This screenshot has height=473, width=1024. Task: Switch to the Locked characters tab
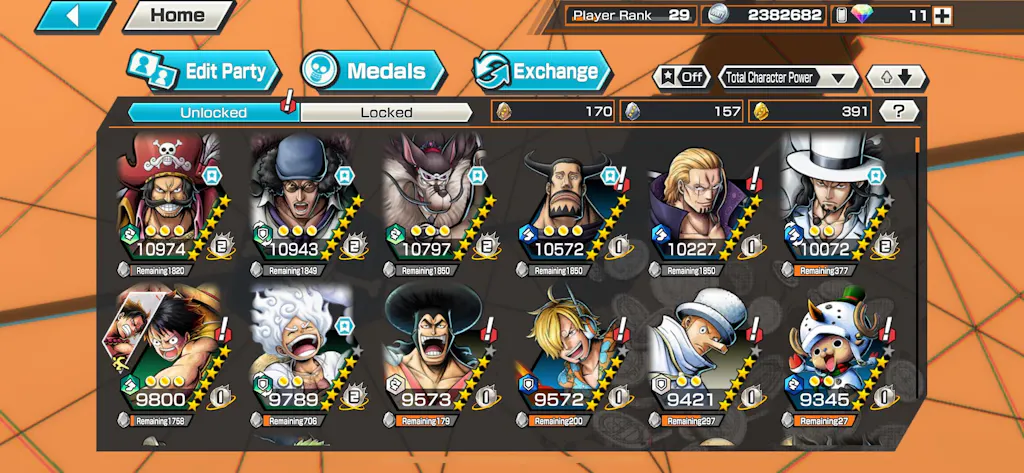tap(386, 112)
